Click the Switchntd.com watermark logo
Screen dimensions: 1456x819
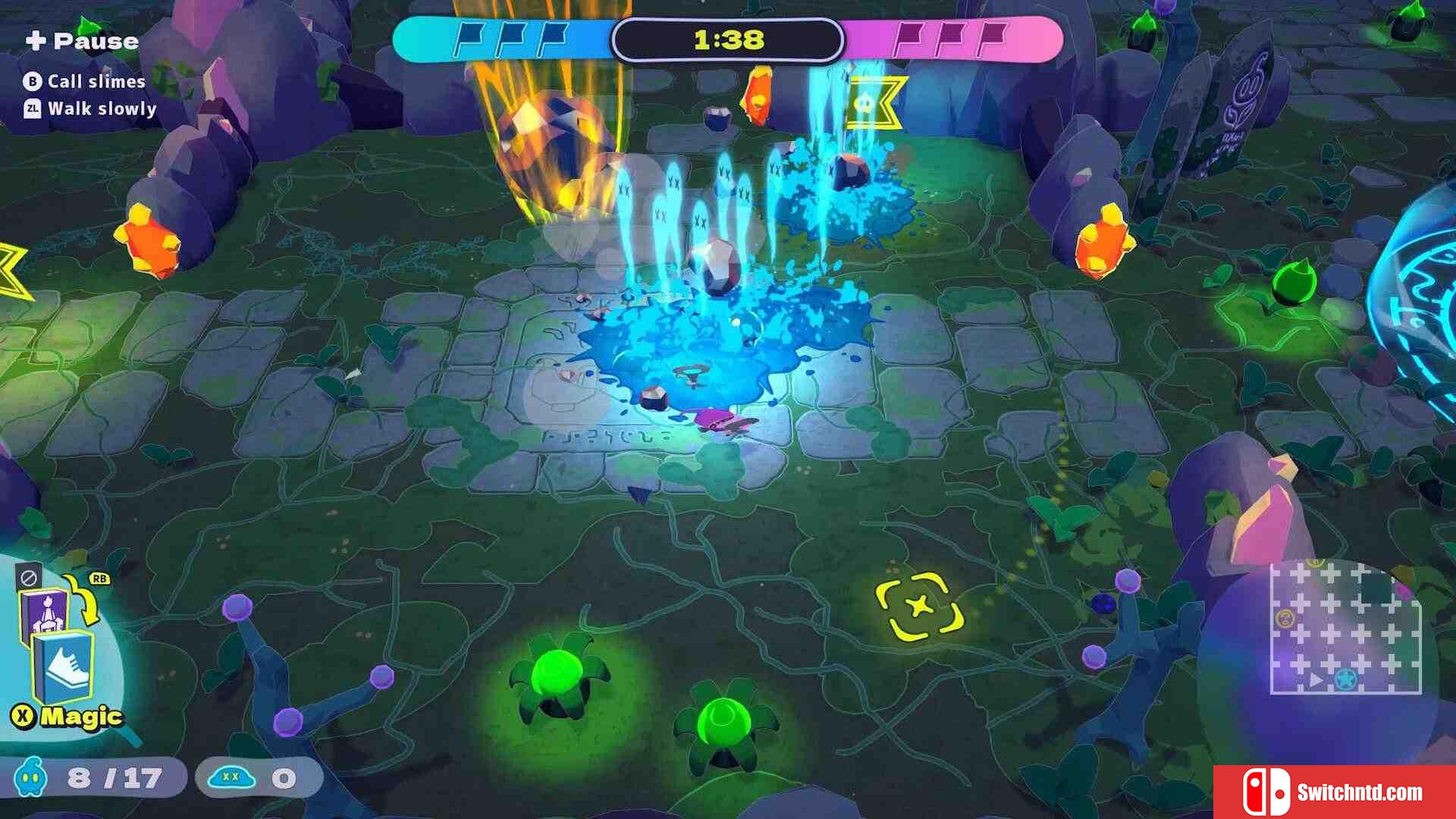tap(1334, 792)
